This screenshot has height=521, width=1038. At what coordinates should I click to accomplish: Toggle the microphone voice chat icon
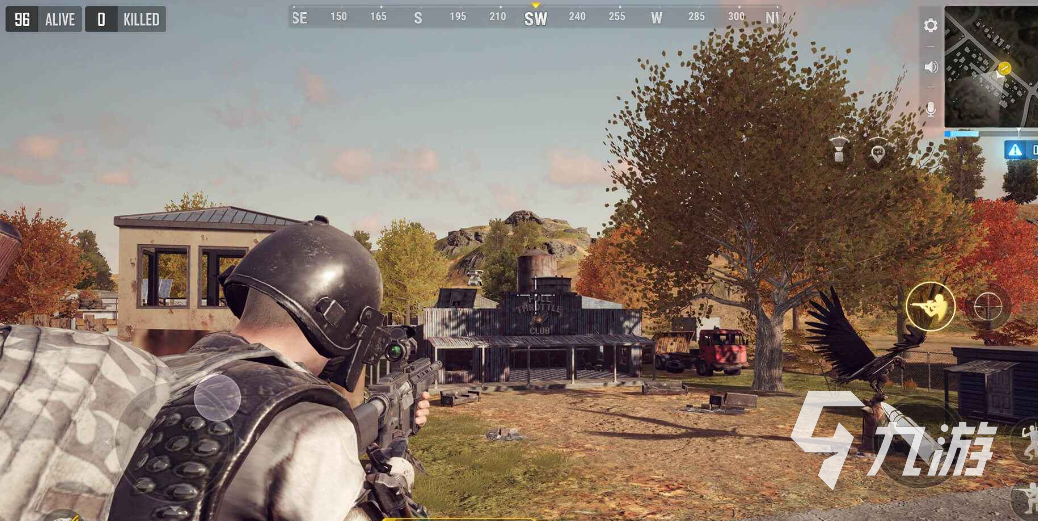click(x=931, y=108)
